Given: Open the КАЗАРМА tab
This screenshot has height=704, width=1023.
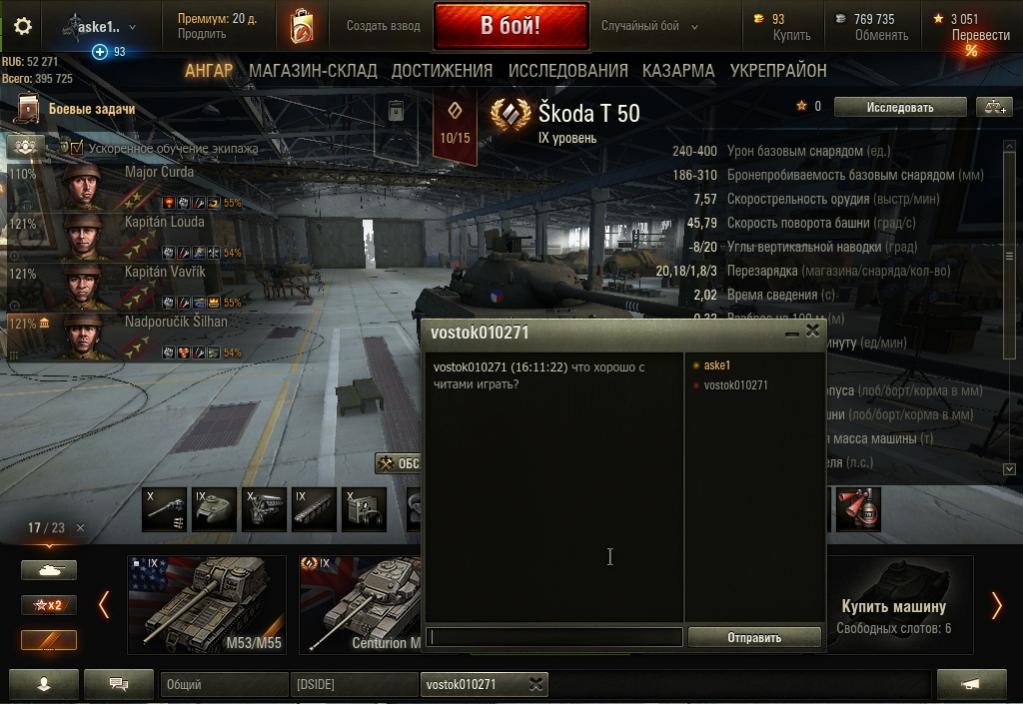Looking at the screenshot, I should (678, 70).
